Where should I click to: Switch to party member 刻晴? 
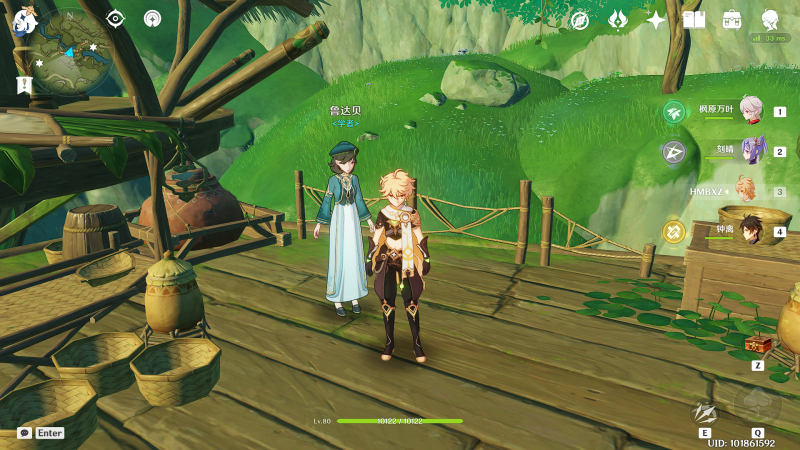tap(750, 151)
